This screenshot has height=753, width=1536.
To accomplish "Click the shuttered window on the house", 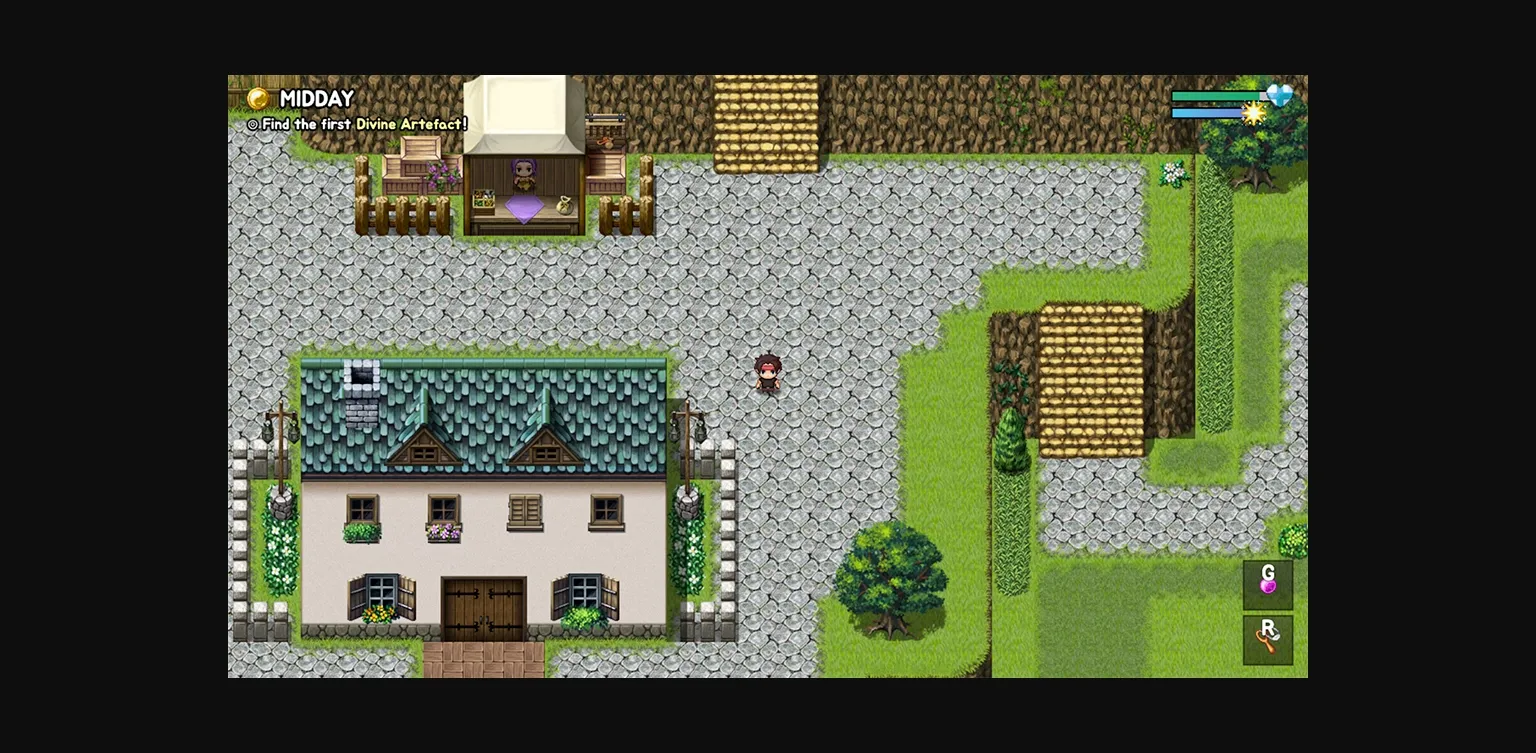I will [527, 512].
